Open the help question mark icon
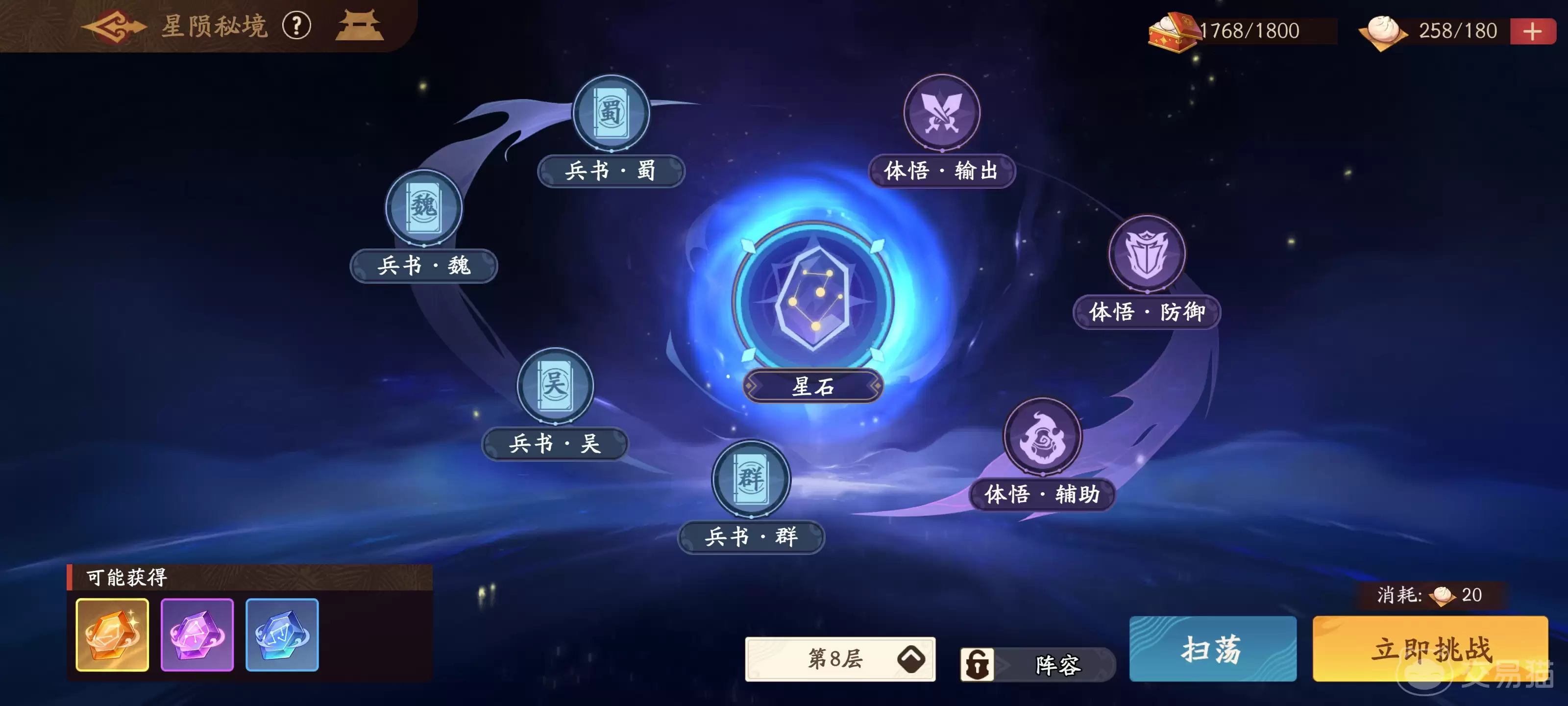Image resolution: width=1568 pixels, height=706 pixels. 297,26
